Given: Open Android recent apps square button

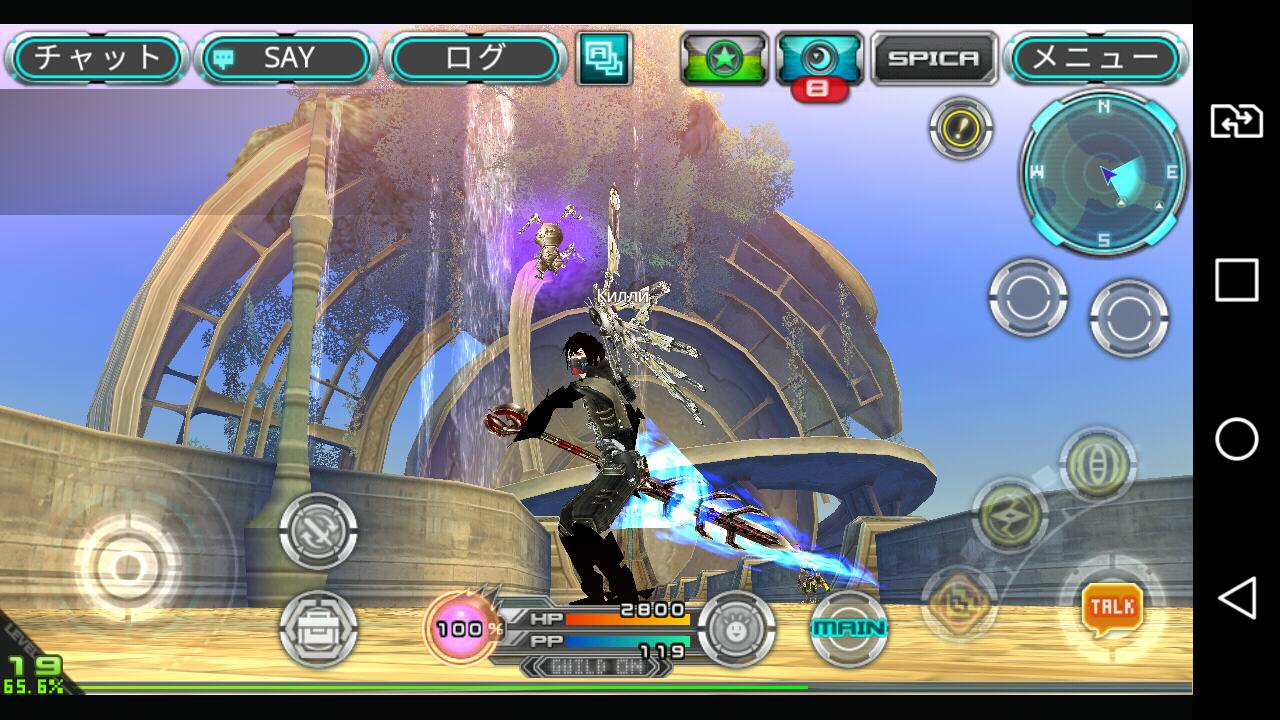Looking at the screenshot, I should 1236,280.
